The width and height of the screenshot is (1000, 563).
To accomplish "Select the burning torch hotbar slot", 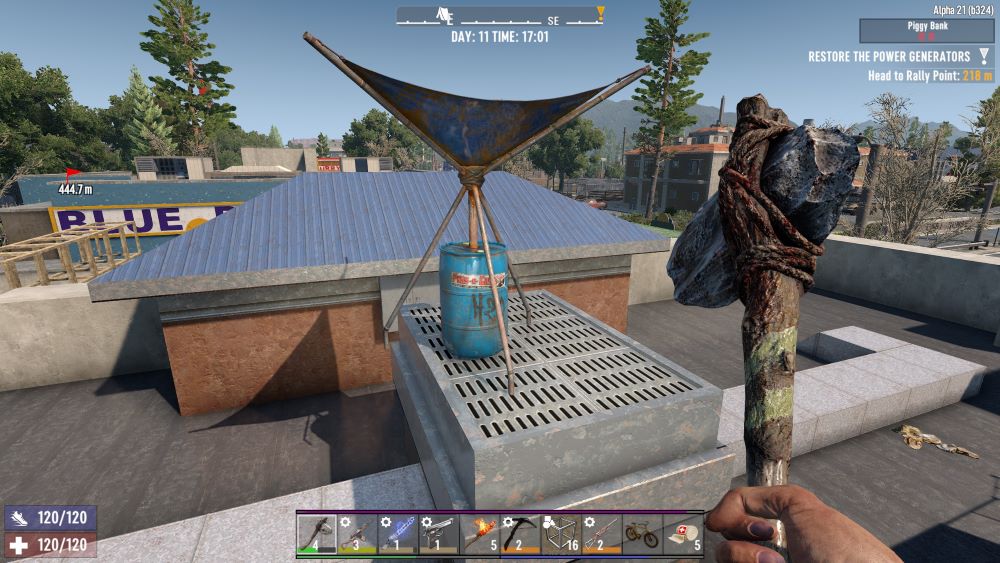I will tap(480, 534).
